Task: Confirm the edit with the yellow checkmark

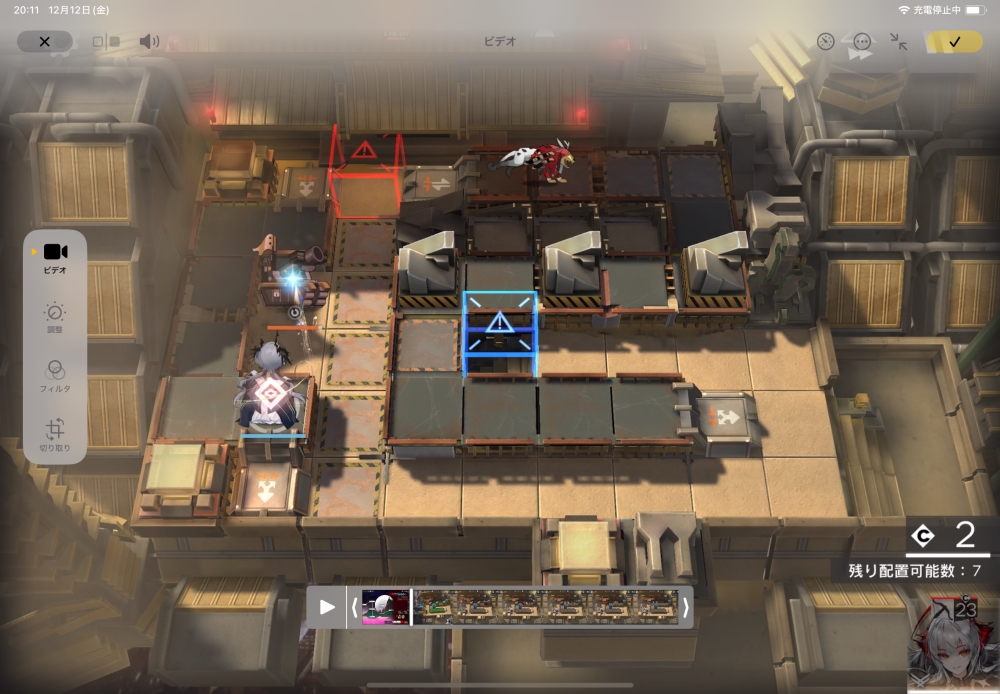Action: point(954,42)
